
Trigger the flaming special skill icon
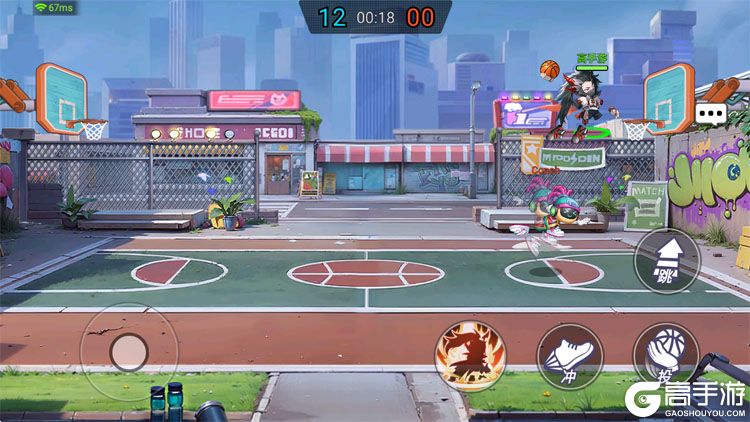[x=469, y=354]
